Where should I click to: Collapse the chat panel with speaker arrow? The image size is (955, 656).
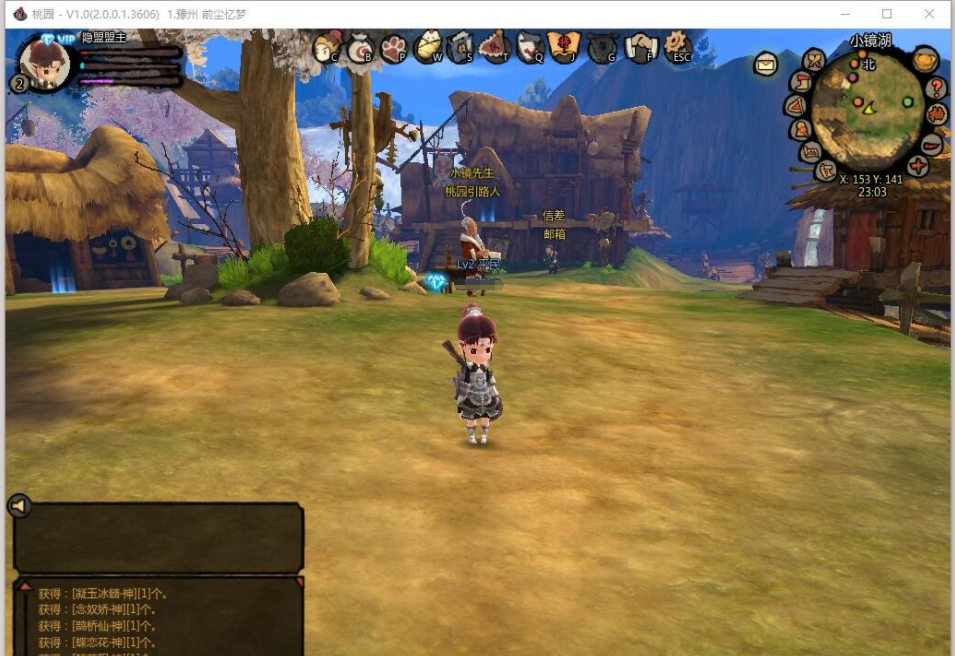pos(19,506)
